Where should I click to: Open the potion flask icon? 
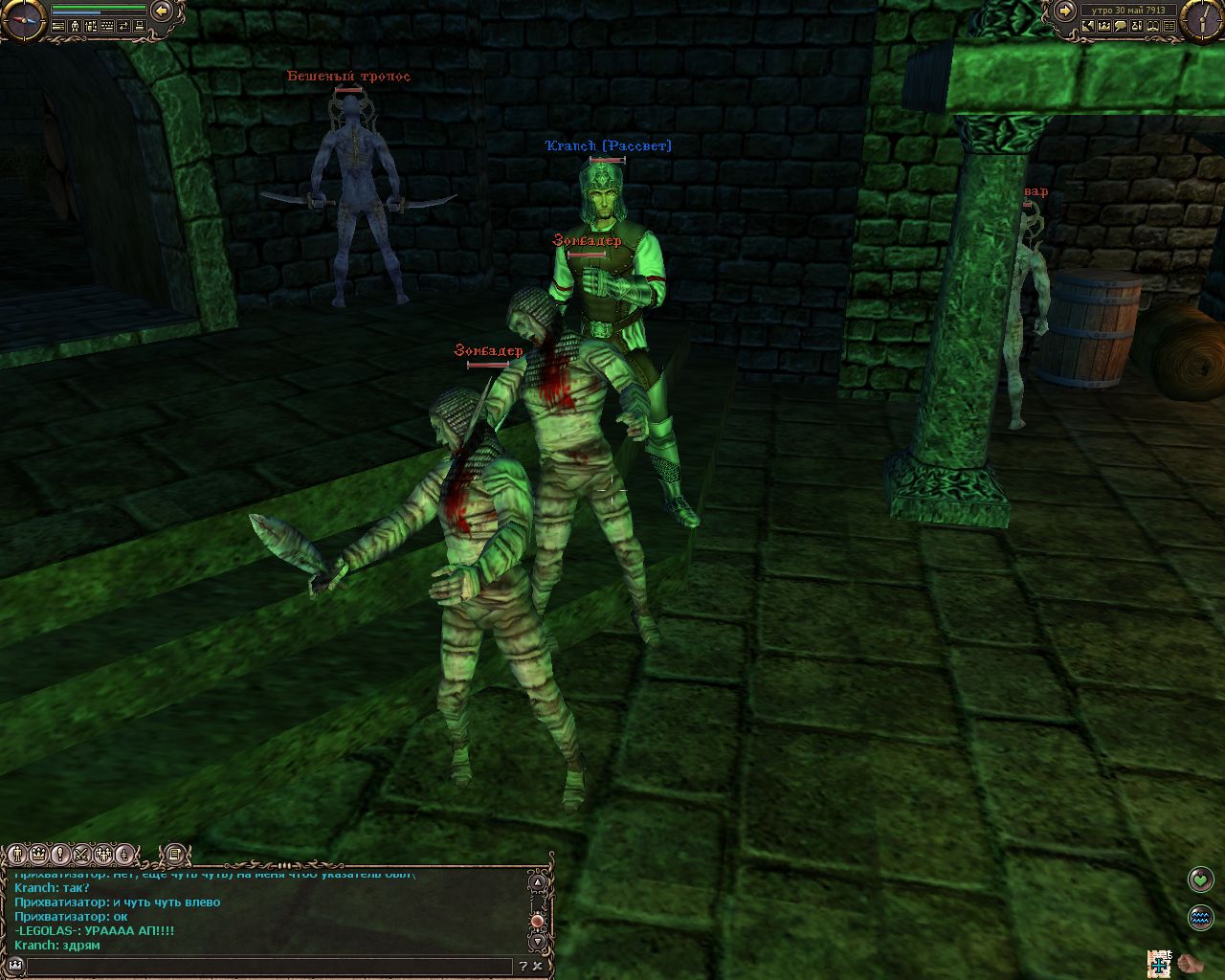coord(1139,27)
